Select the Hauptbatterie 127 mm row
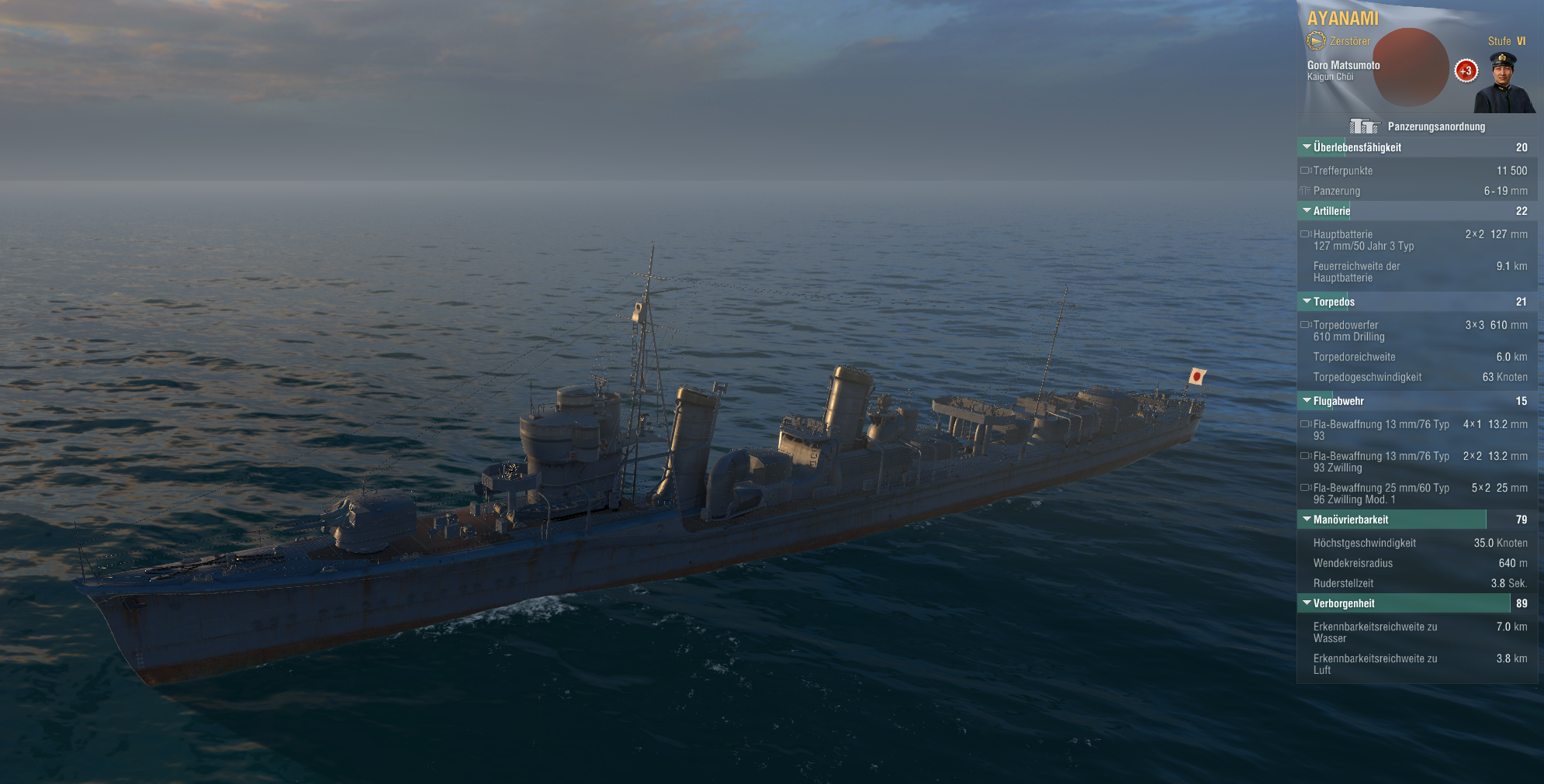 point(1417,240)
